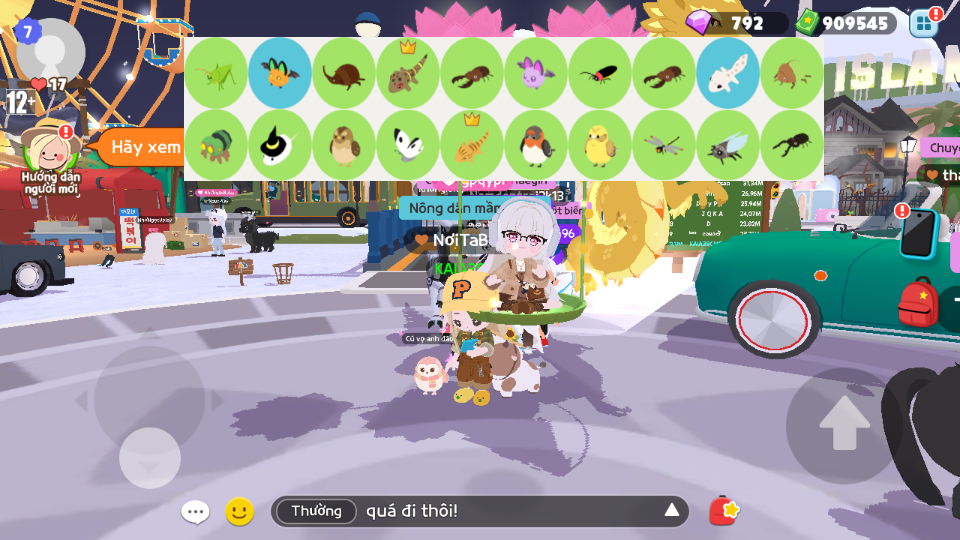The height and width of the screenshot is (540, 960).
Task: Pick the brown owl pet icon
Action: tap(344, 145)
